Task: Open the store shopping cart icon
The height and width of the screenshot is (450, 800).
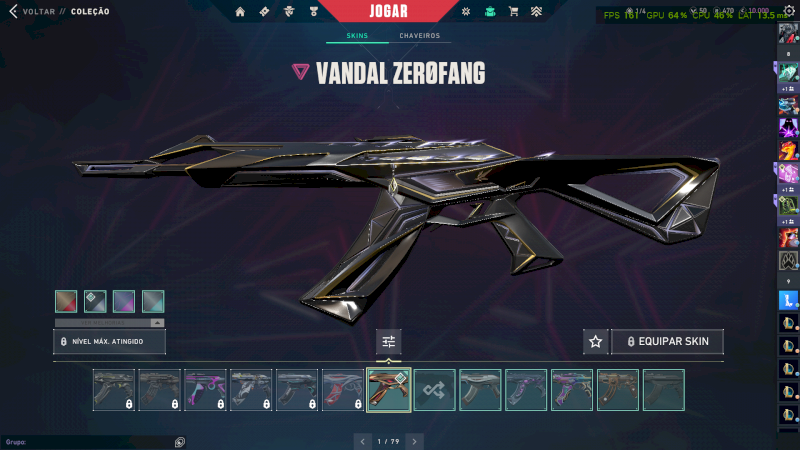Action: [x=514, y=11]
